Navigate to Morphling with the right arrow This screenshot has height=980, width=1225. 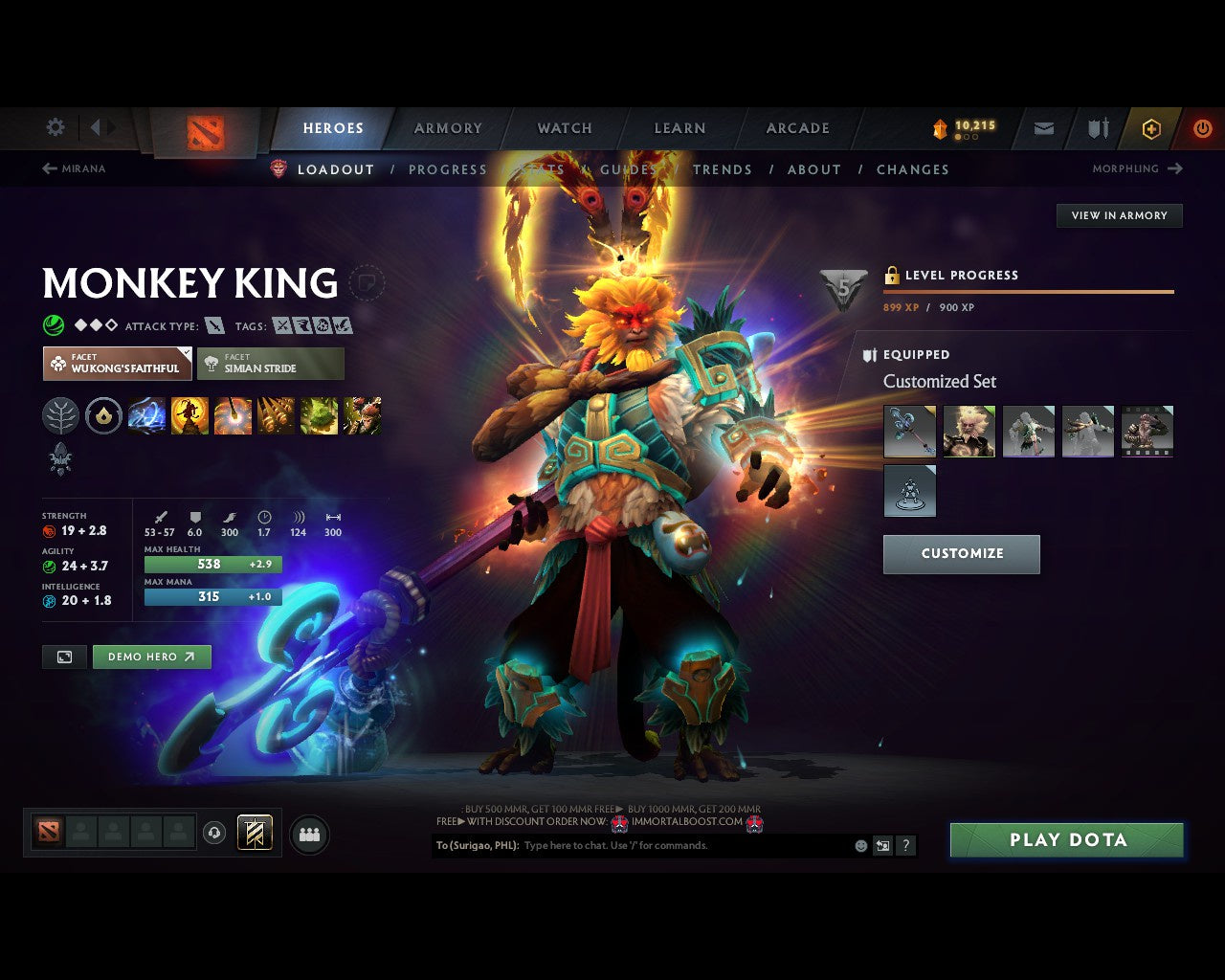coord(1175,168)
